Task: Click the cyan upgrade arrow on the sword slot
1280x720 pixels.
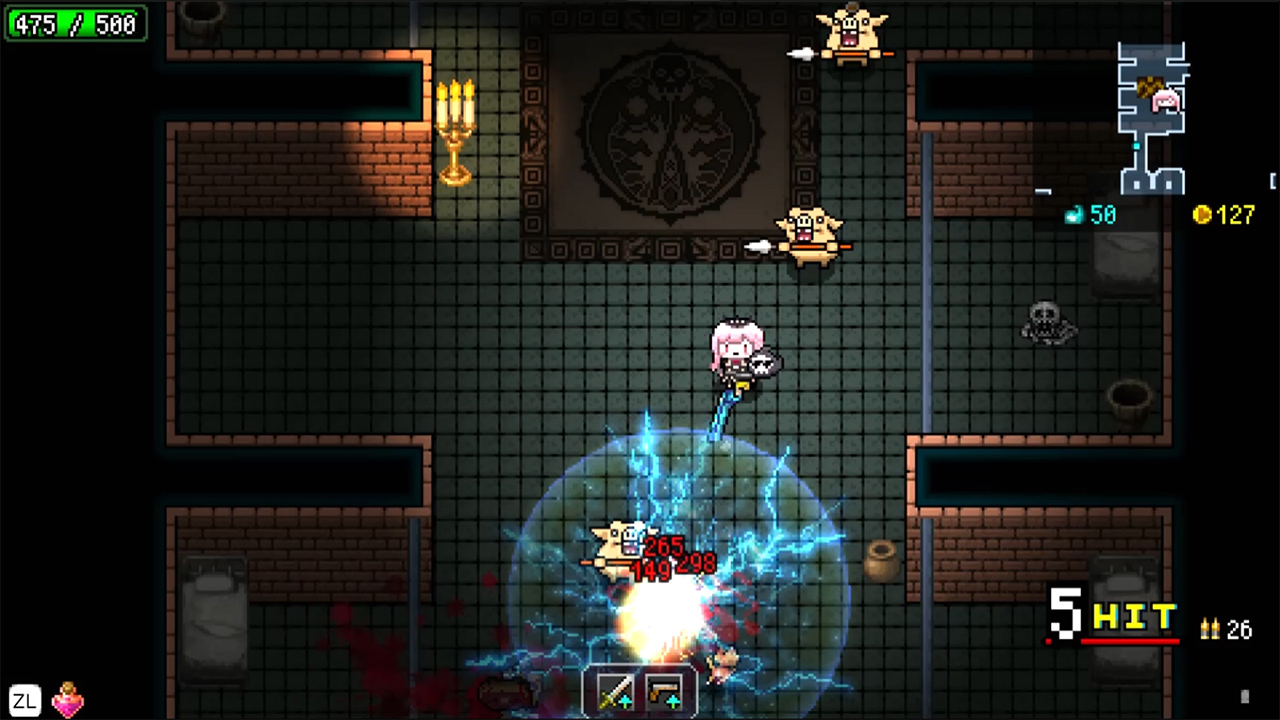Action: 625,701
